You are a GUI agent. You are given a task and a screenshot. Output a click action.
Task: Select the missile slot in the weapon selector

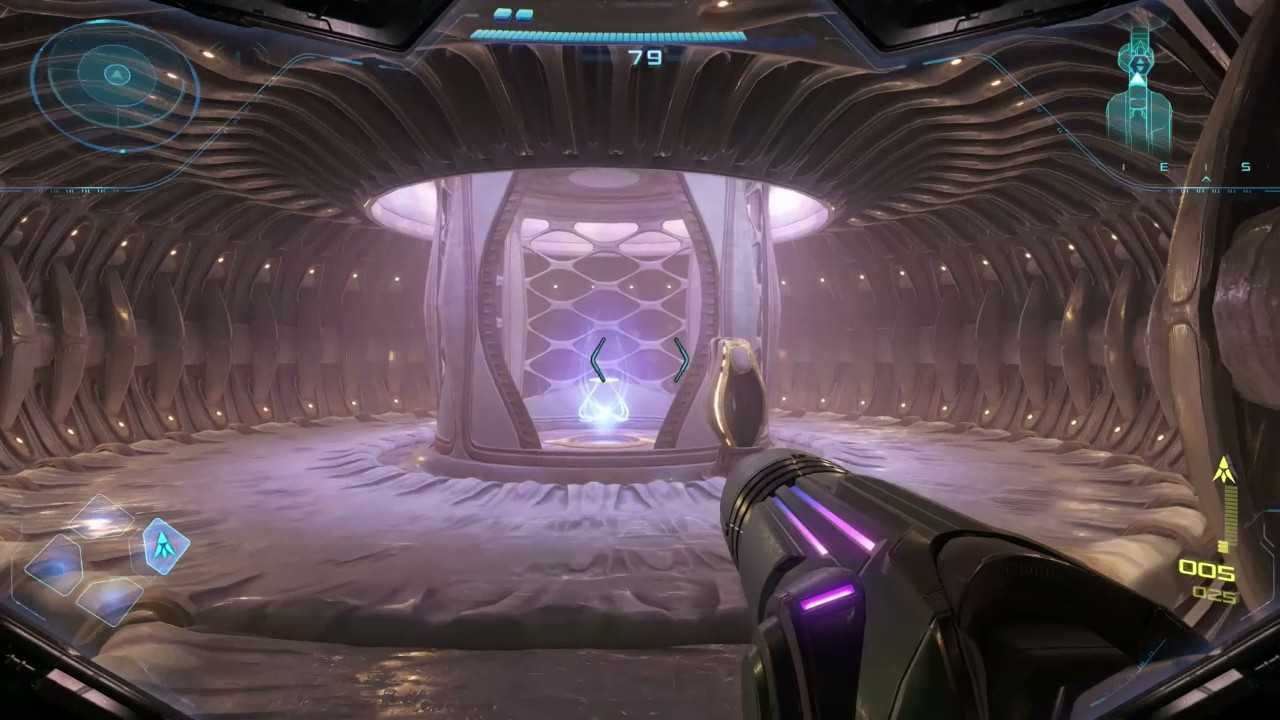pyautogui.click(x=163, y=545)
